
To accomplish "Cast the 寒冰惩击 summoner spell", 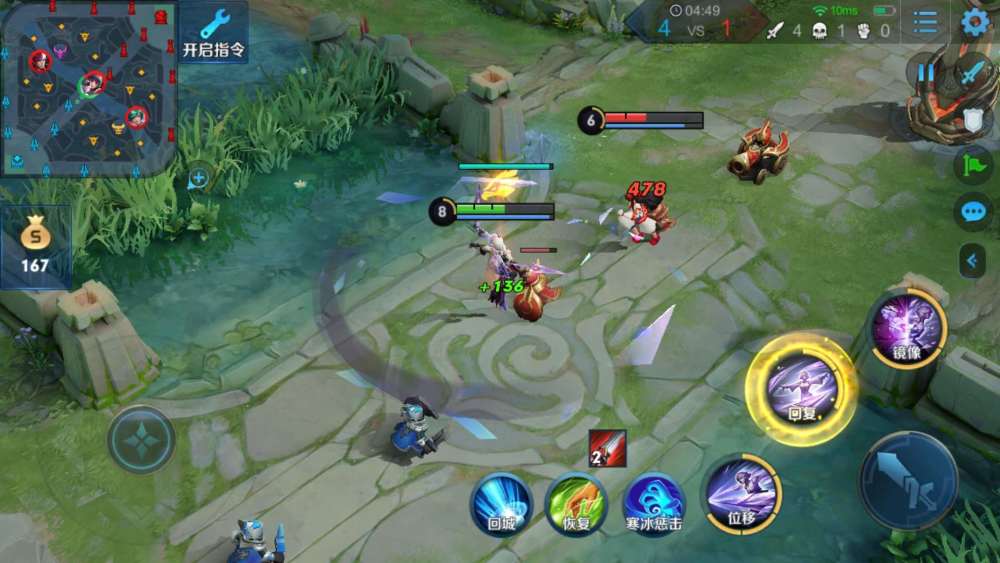I will click(x=654, y=503).
